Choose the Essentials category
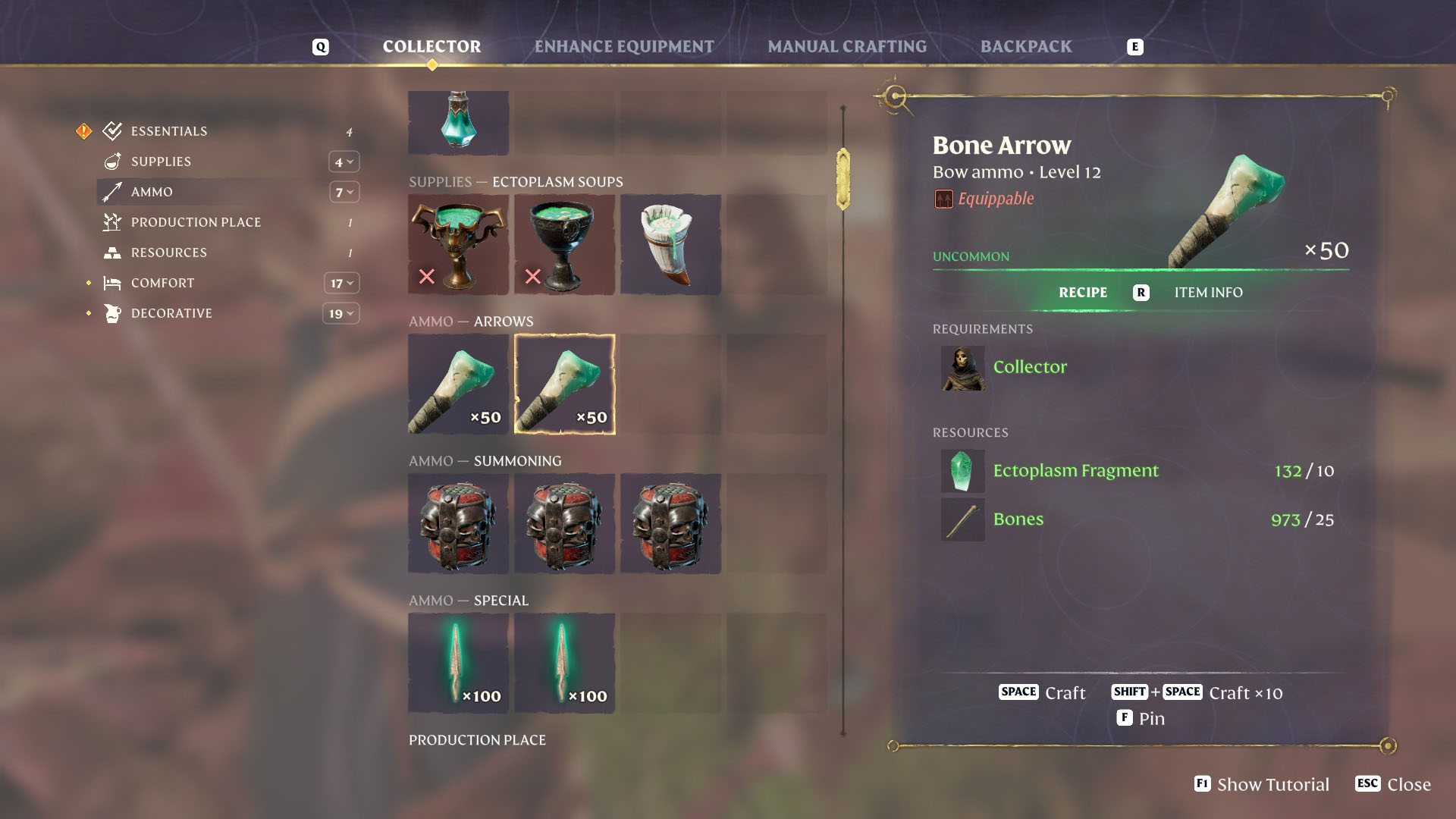This screenshot has width=1456, height=819. (168, 131)
